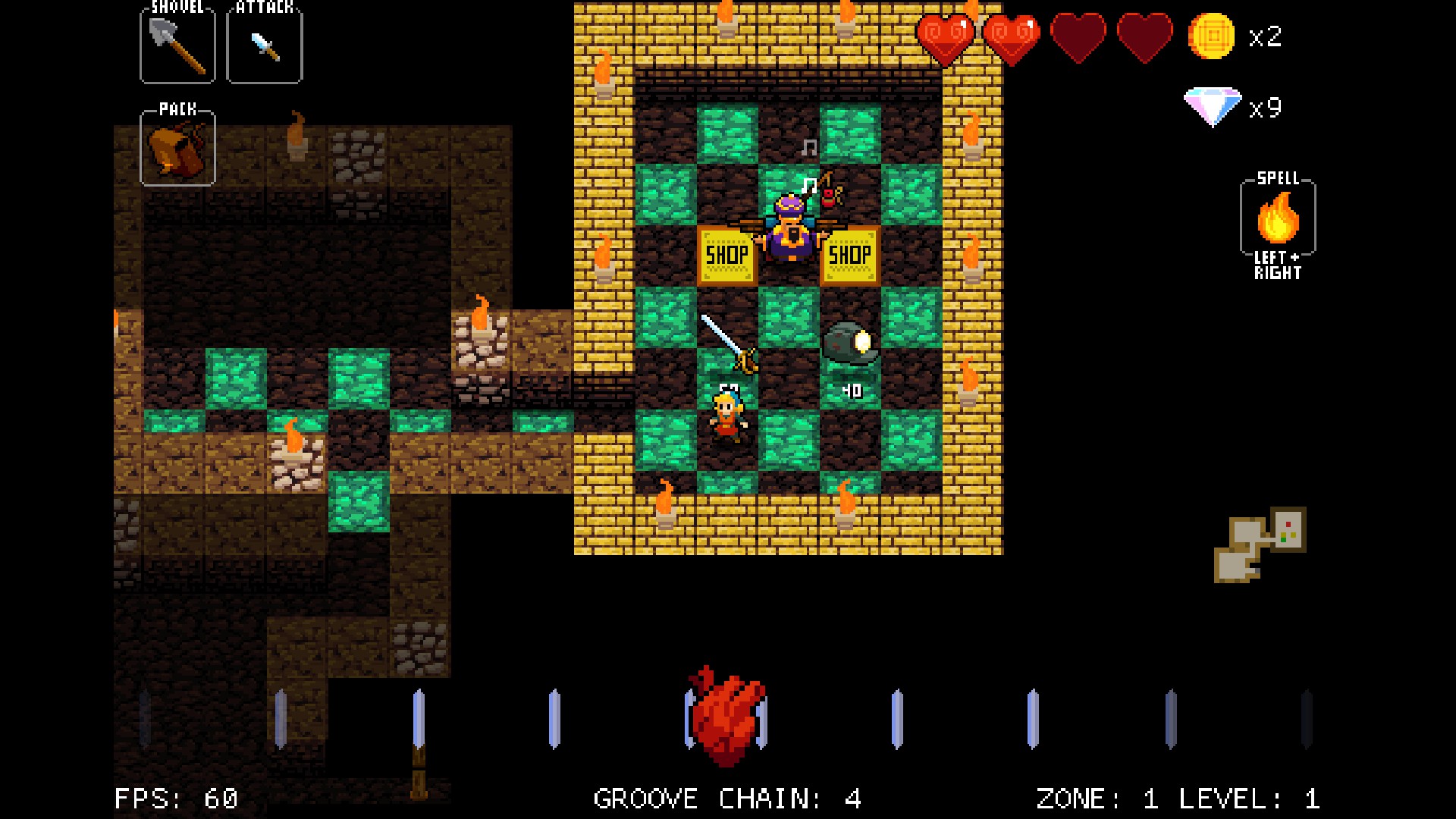The height and width of the screenshot is (819, 1456).
Task: Select the Shovel equipment slot
Action: click(177, 44)
